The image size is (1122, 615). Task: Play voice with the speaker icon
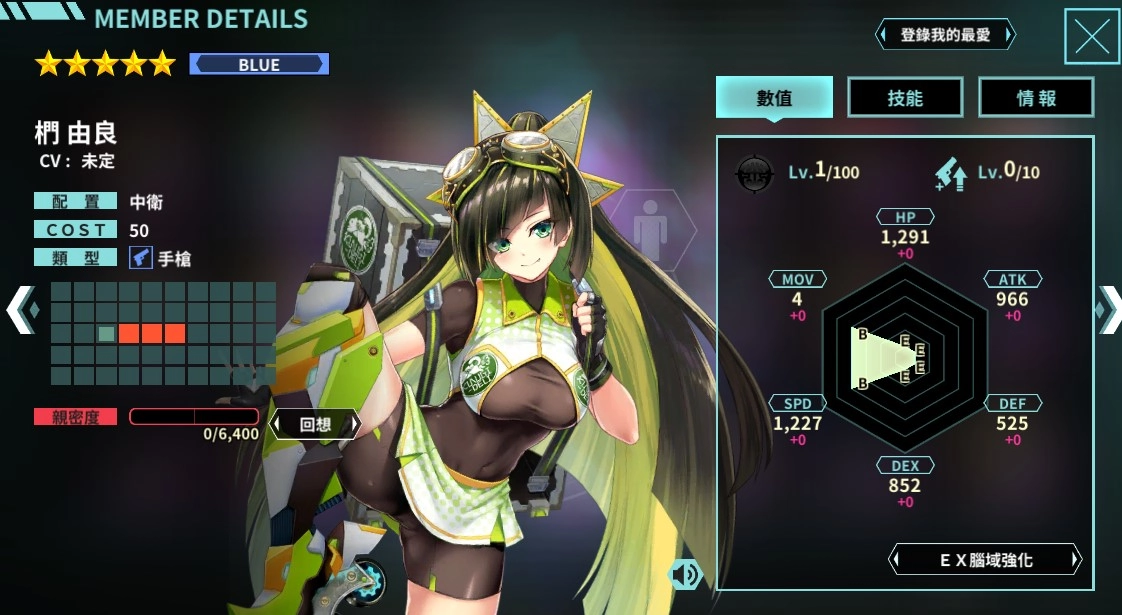[685, 574]
